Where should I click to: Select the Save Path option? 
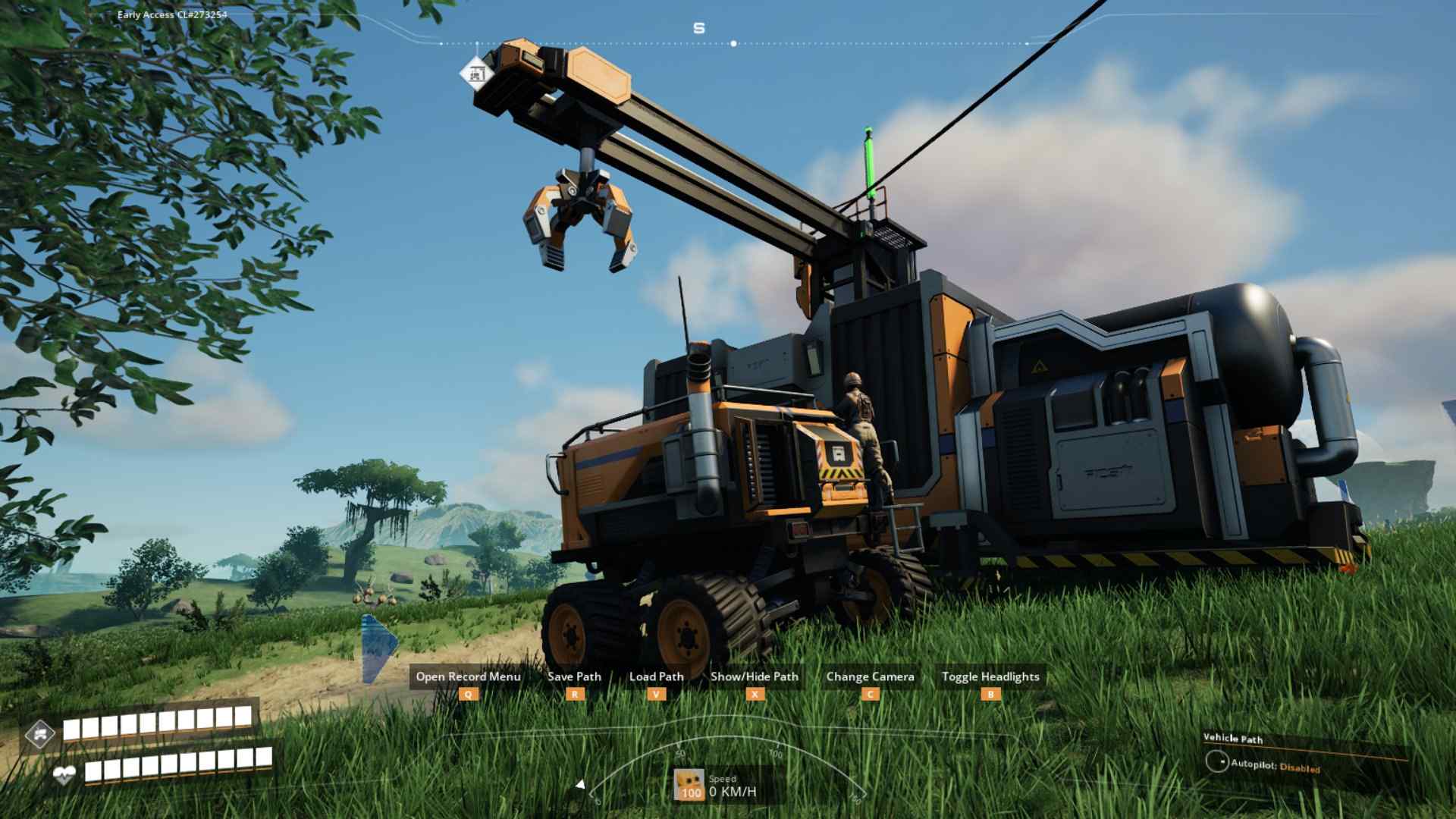tap(574, 676)
